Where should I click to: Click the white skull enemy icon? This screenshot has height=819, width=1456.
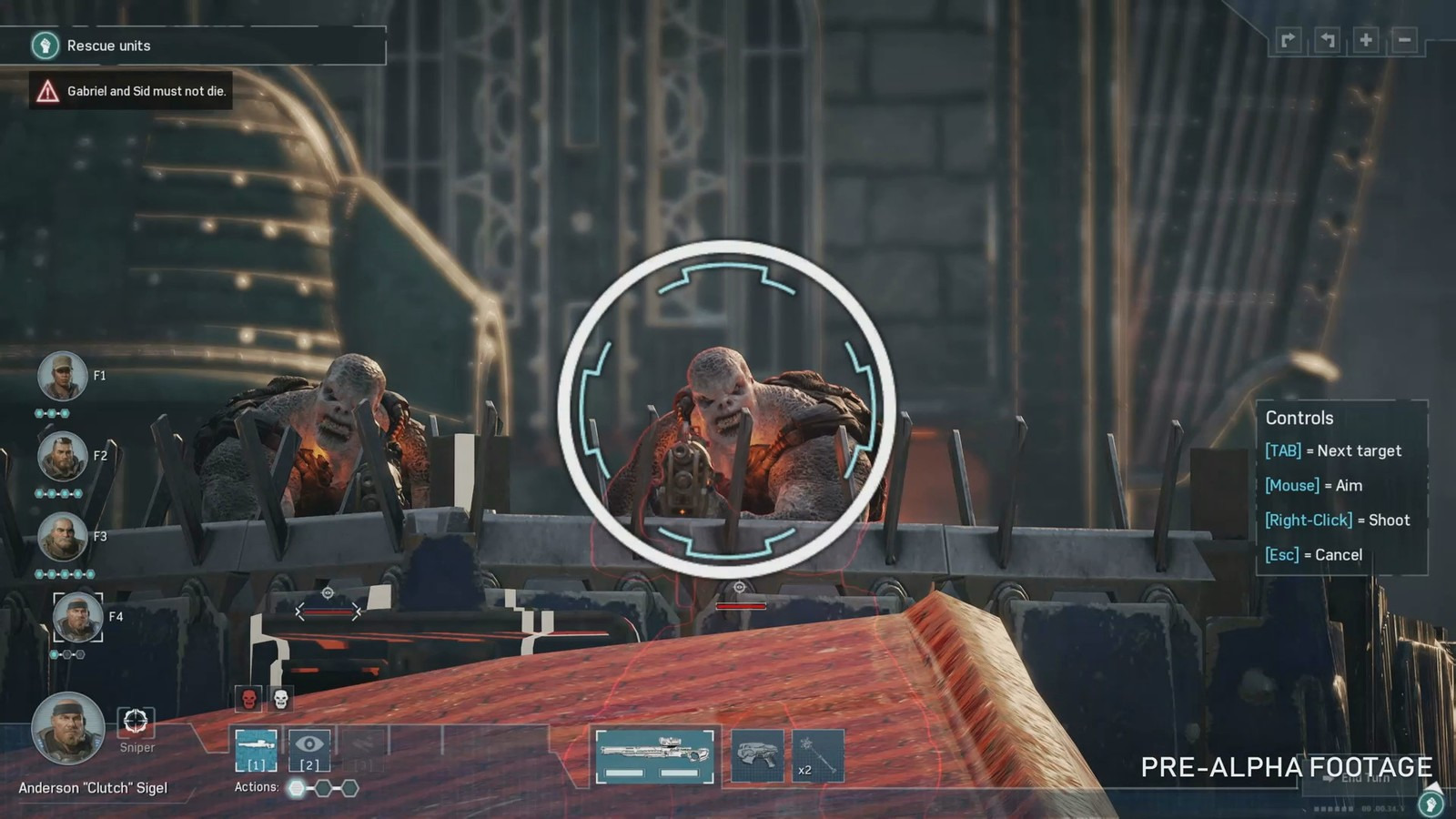tap(281, 699)
